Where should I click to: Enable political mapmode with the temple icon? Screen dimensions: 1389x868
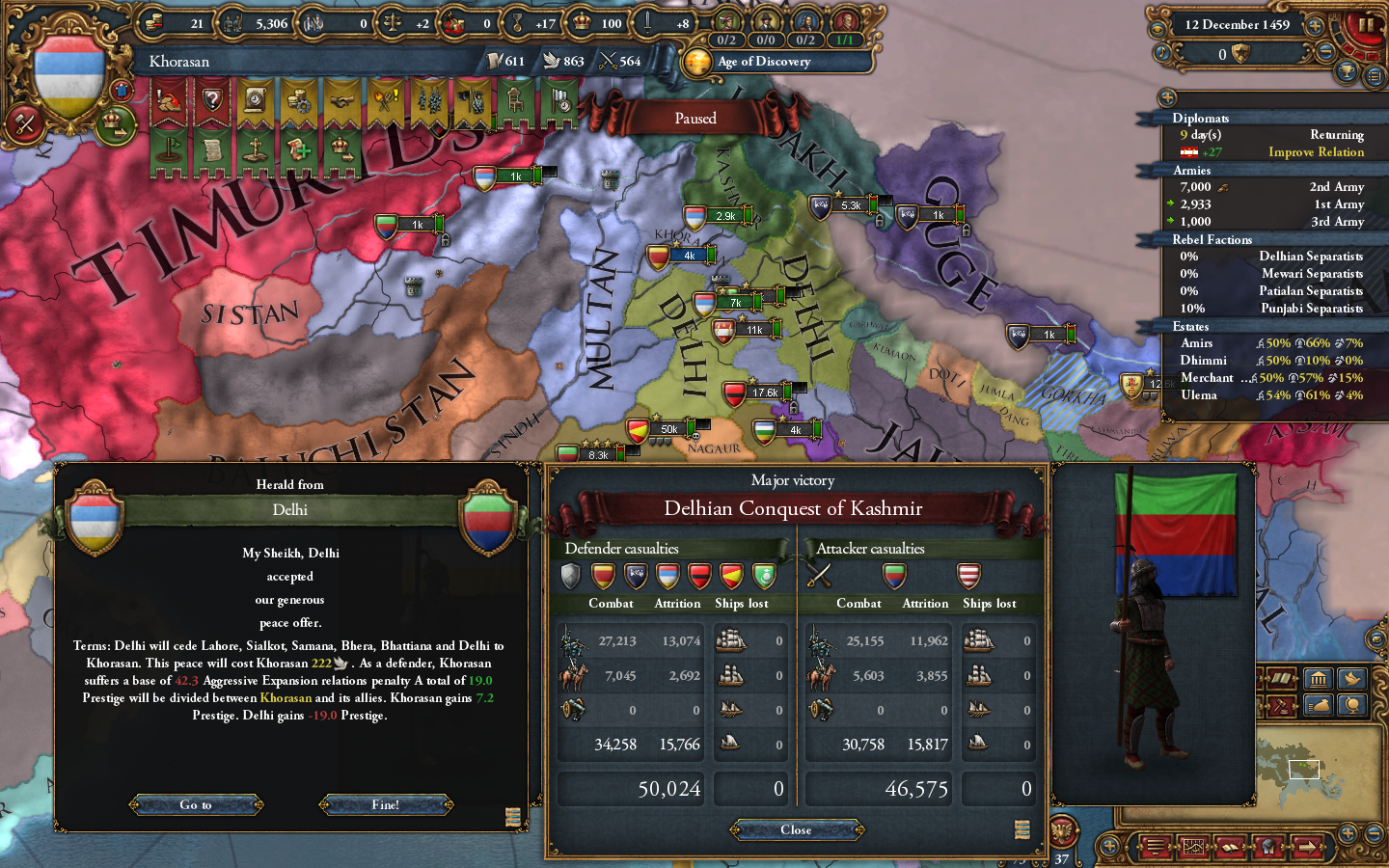pyautogui.click(x=1319, y=679)
